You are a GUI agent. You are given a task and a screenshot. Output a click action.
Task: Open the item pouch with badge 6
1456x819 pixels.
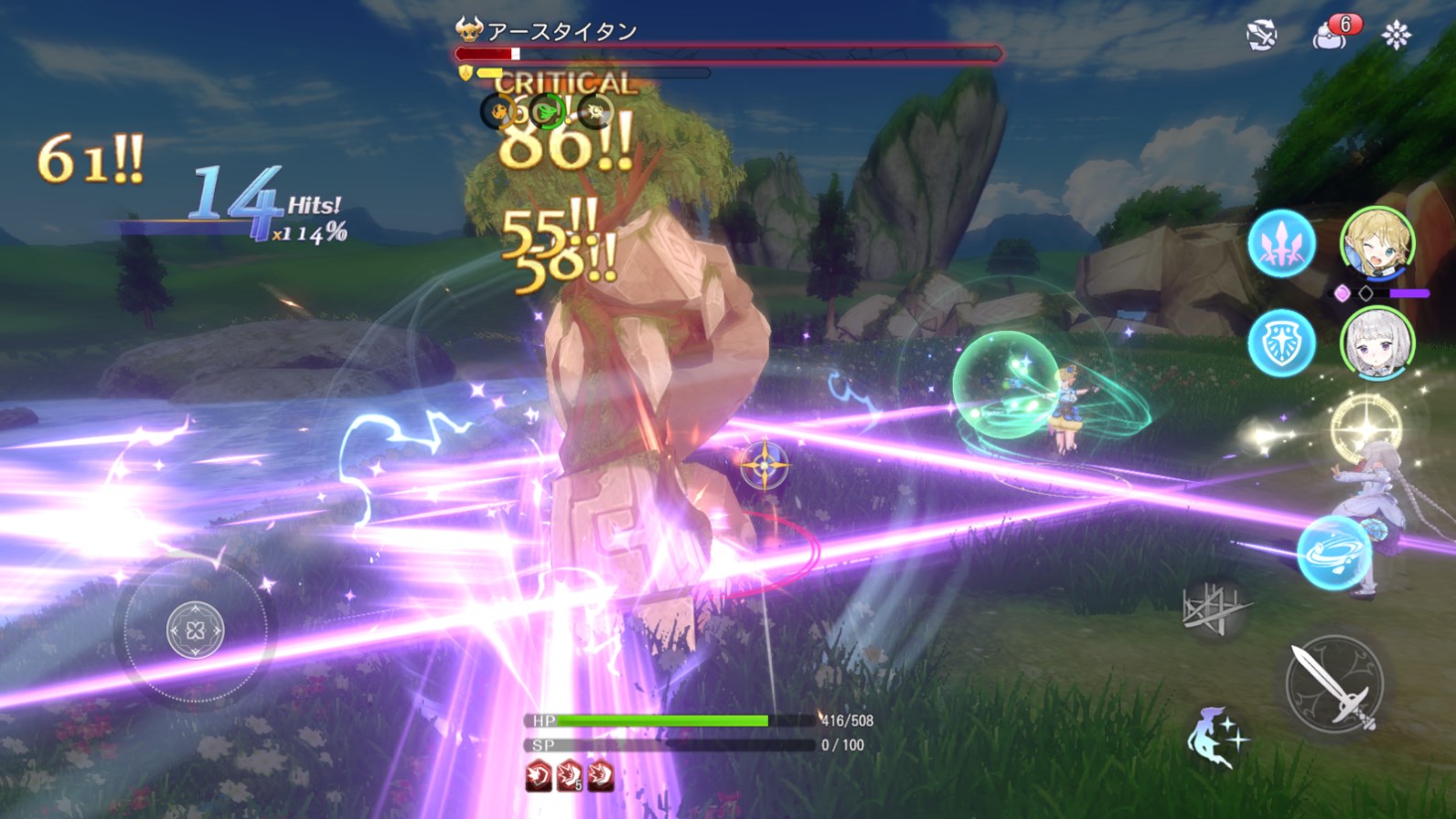click(1331, 35)
